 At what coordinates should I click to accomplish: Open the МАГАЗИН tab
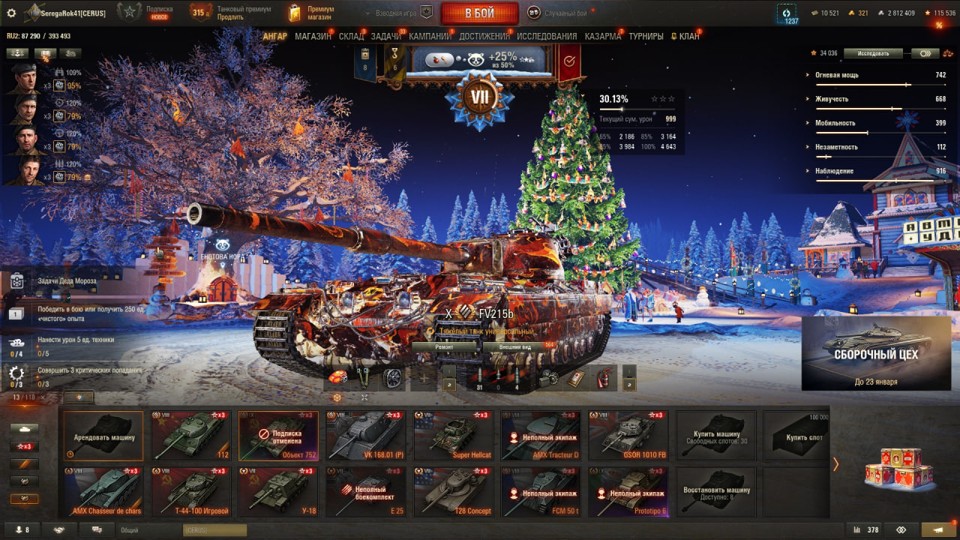pyautogui.click(x=313, y=36)
